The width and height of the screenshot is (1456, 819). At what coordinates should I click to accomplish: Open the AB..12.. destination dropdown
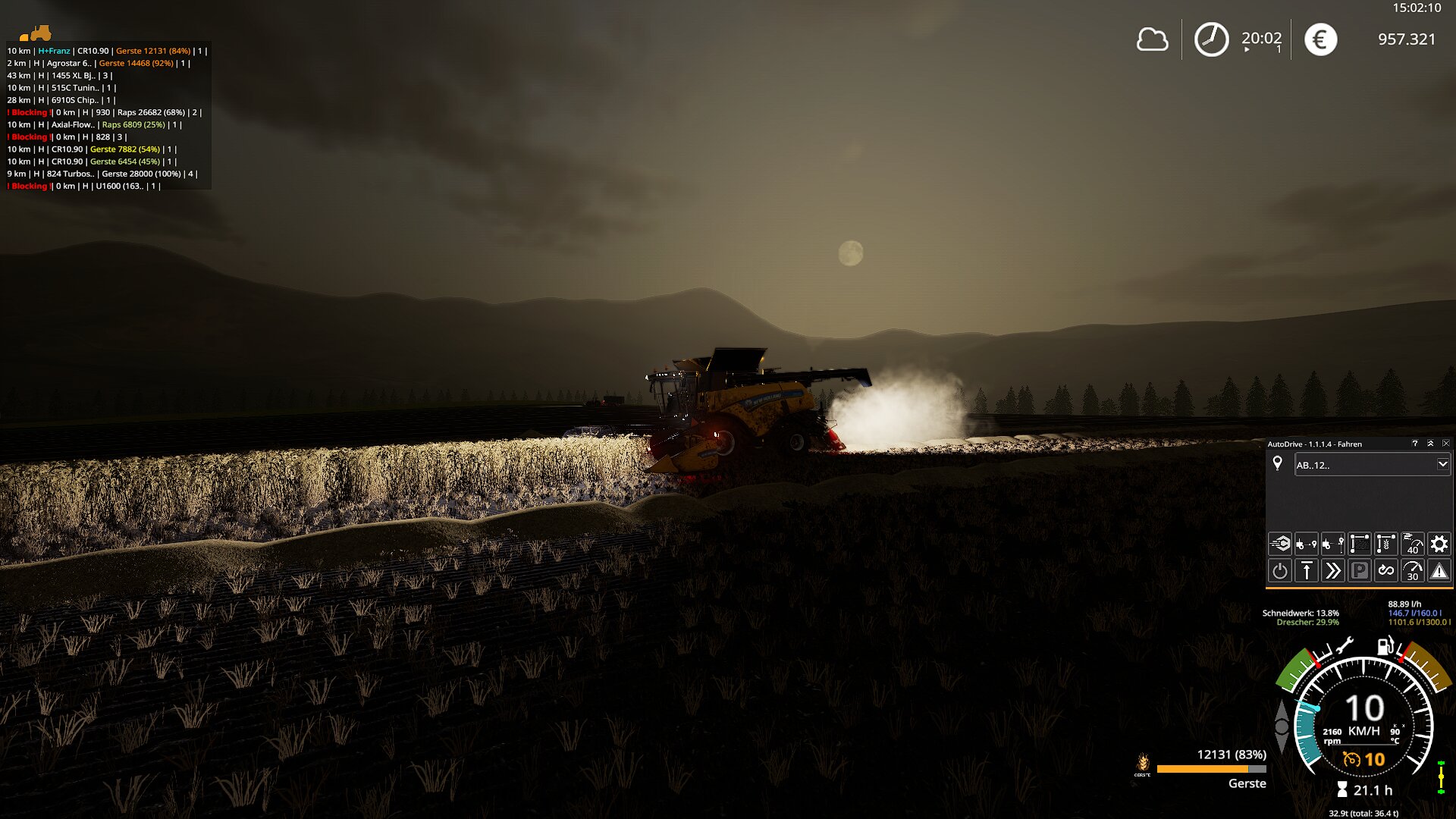(x=1442, y=464)
